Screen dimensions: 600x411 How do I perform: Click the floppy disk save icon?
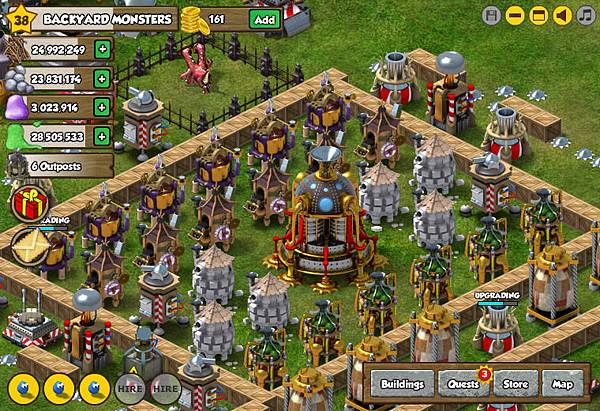(x=490, y=15)
